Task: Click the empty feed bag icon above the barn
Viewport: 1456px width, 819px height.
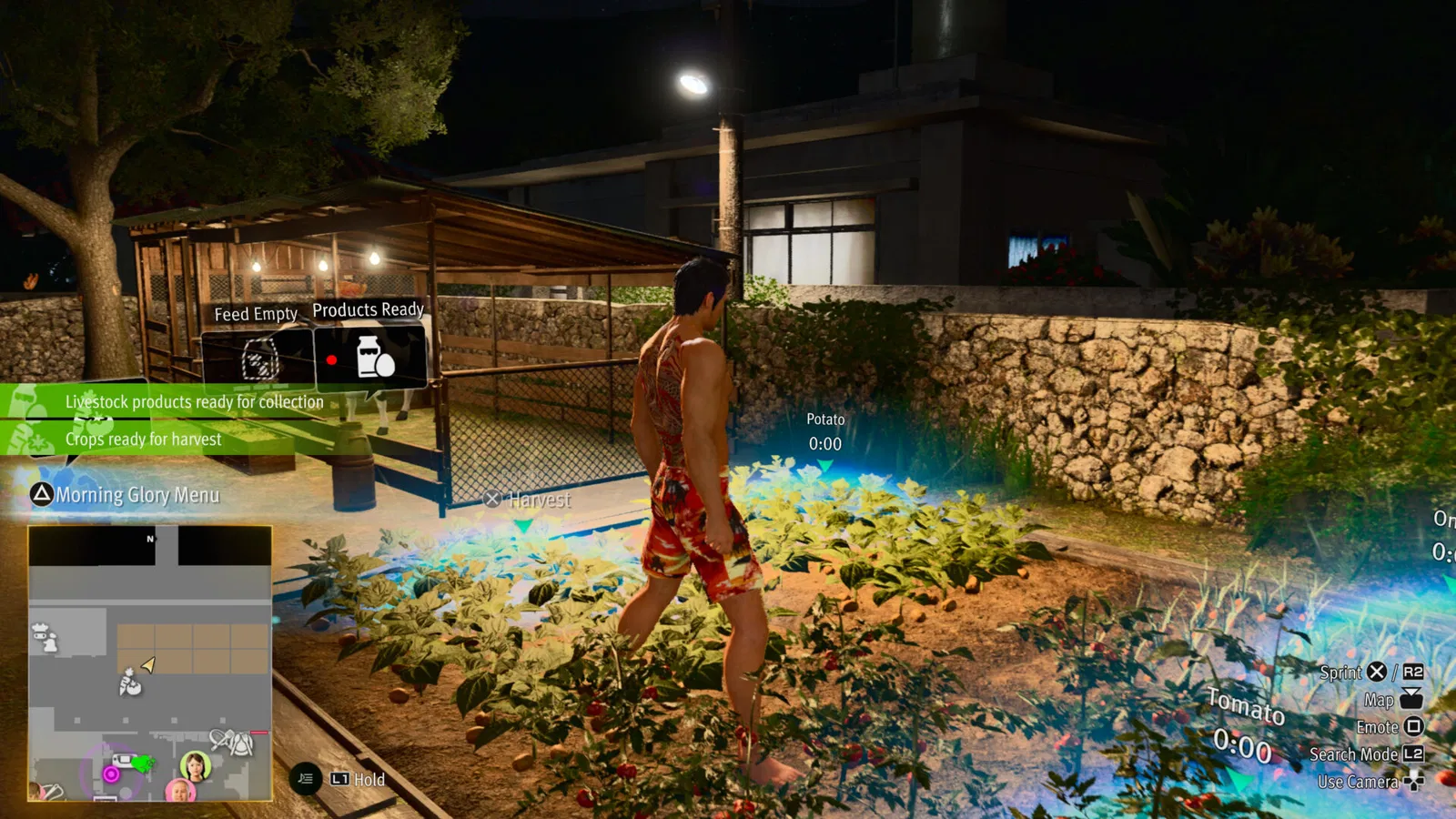Action: point(258,359)
